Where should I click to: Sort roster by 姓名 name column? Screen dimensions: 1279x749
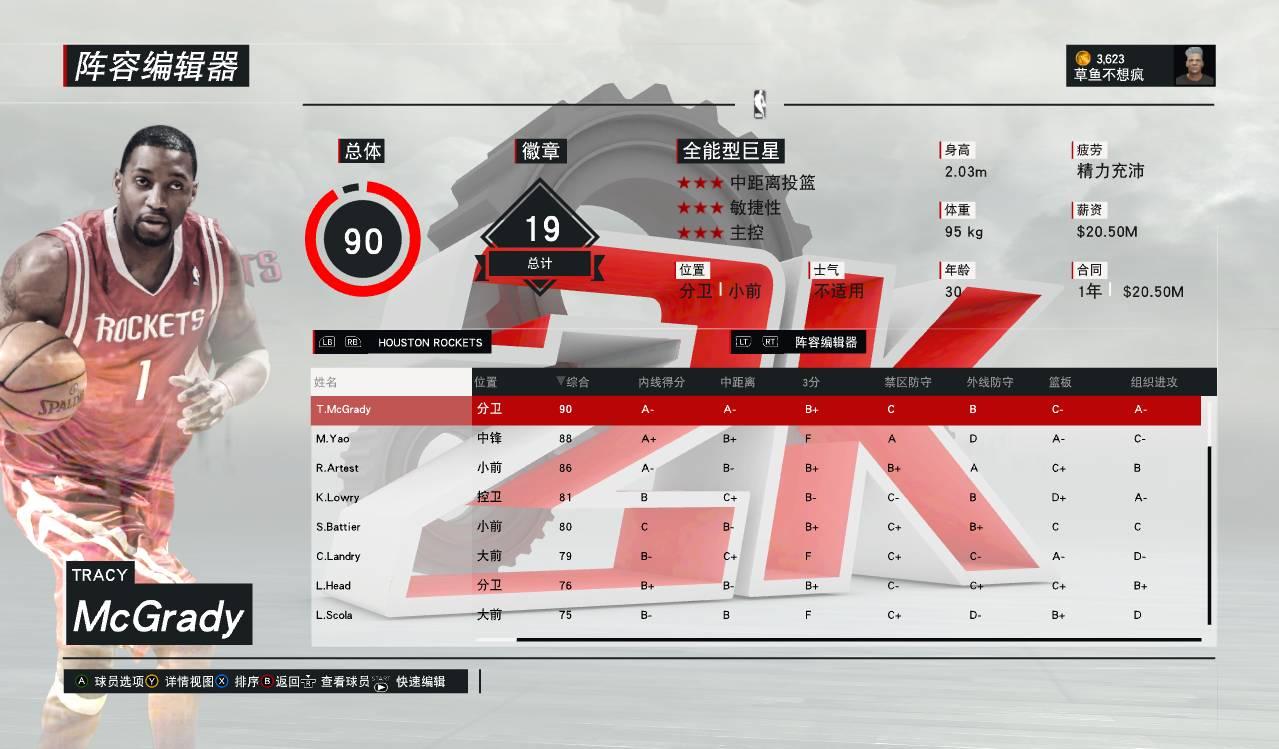326,382
